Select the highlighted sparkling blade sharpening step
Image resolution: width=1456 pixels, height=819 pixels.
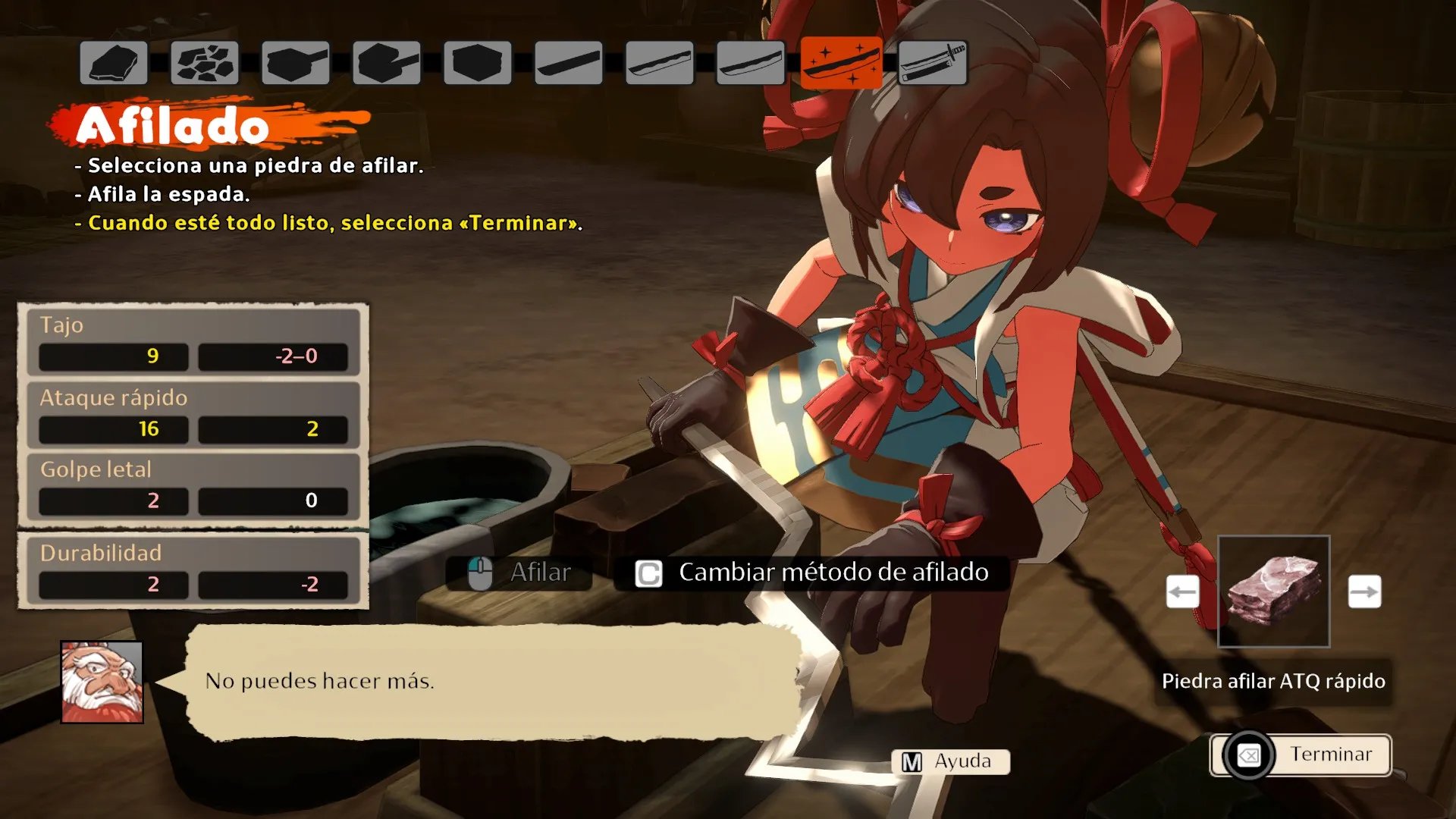pos(841,62)
